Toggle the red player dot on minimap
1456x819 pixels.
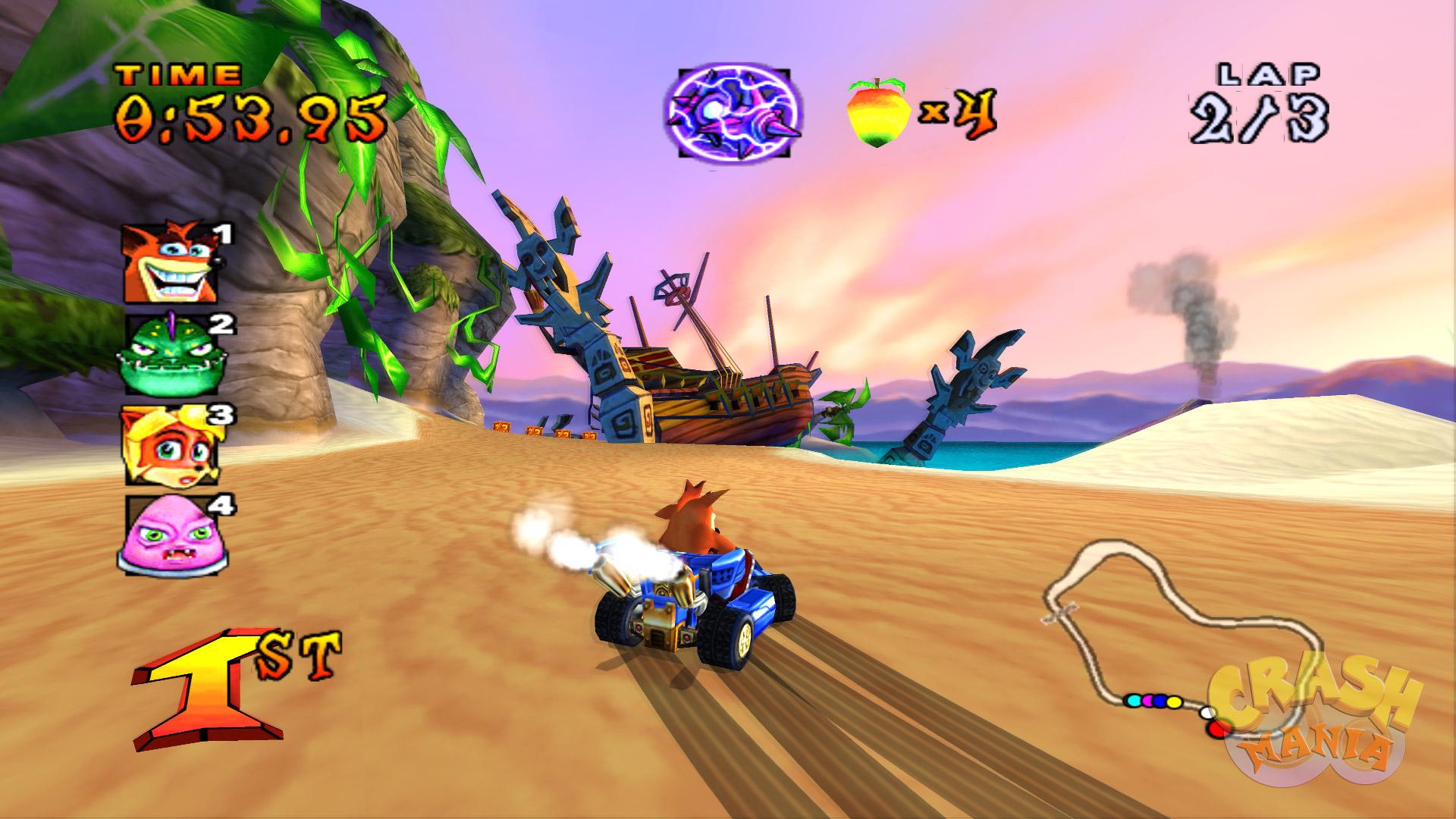1217,730
